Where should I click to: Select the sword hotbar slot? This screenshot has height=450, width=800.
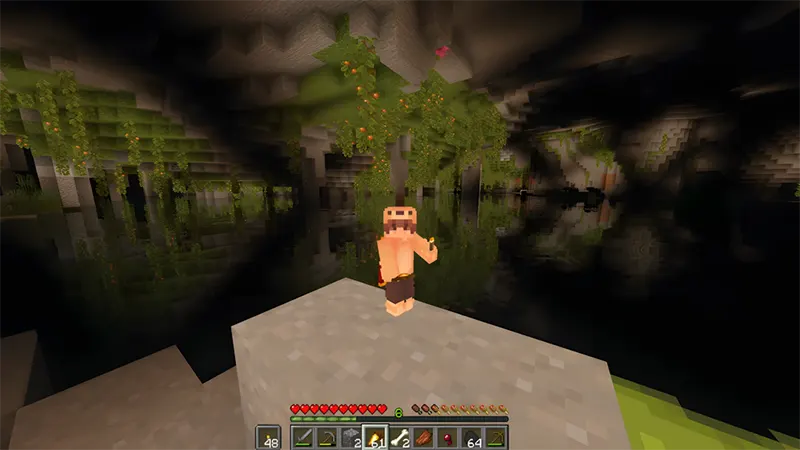coord(302,436)
